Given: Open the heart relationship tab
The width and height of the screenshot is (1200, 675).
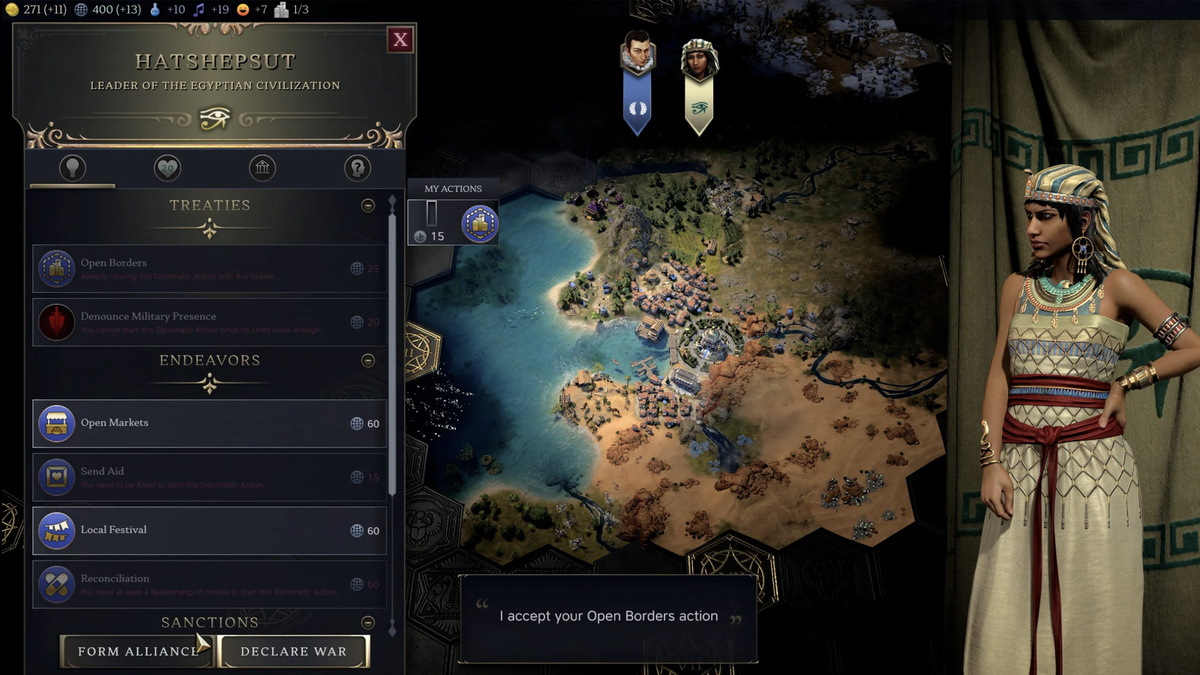Looking at the screenshot, I should pos(167,168).
